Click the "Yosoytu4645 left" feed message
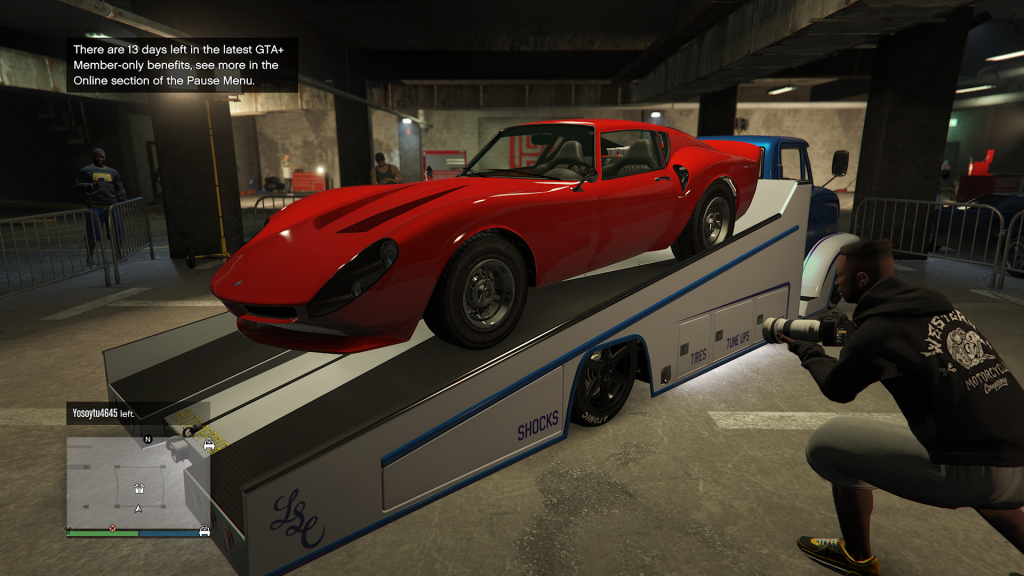This screenshot has height=576, width=1024. click(x=103, y=412)
